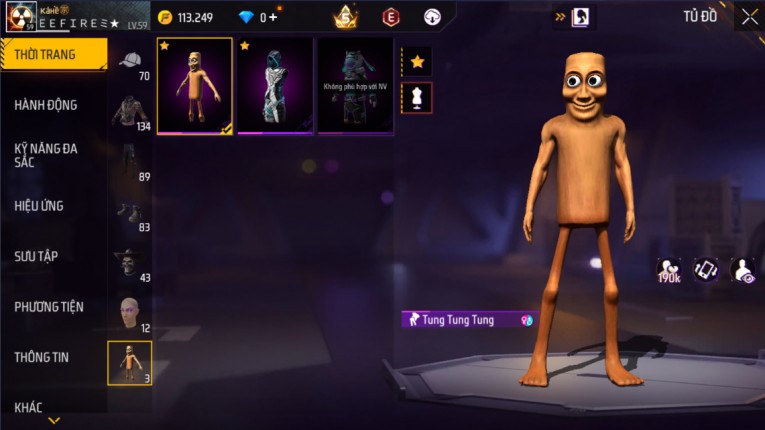Screen dimensions: 765x430
Task: Open the Sưu Tập tab
Action: 36,256
